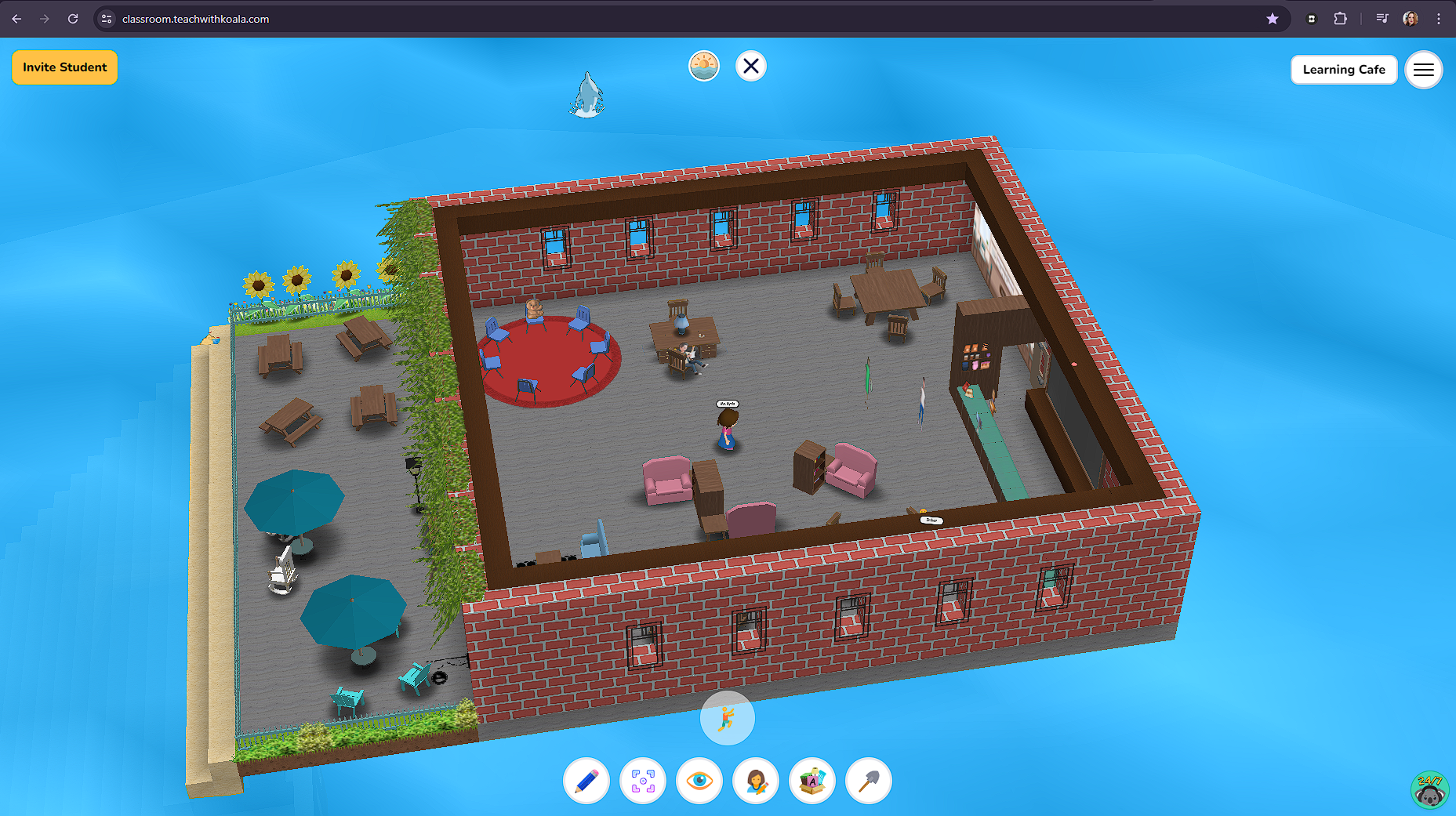Dismiss the environment panel with the X toggle
The image size is (1456, 816).
[x=750, y=66]
